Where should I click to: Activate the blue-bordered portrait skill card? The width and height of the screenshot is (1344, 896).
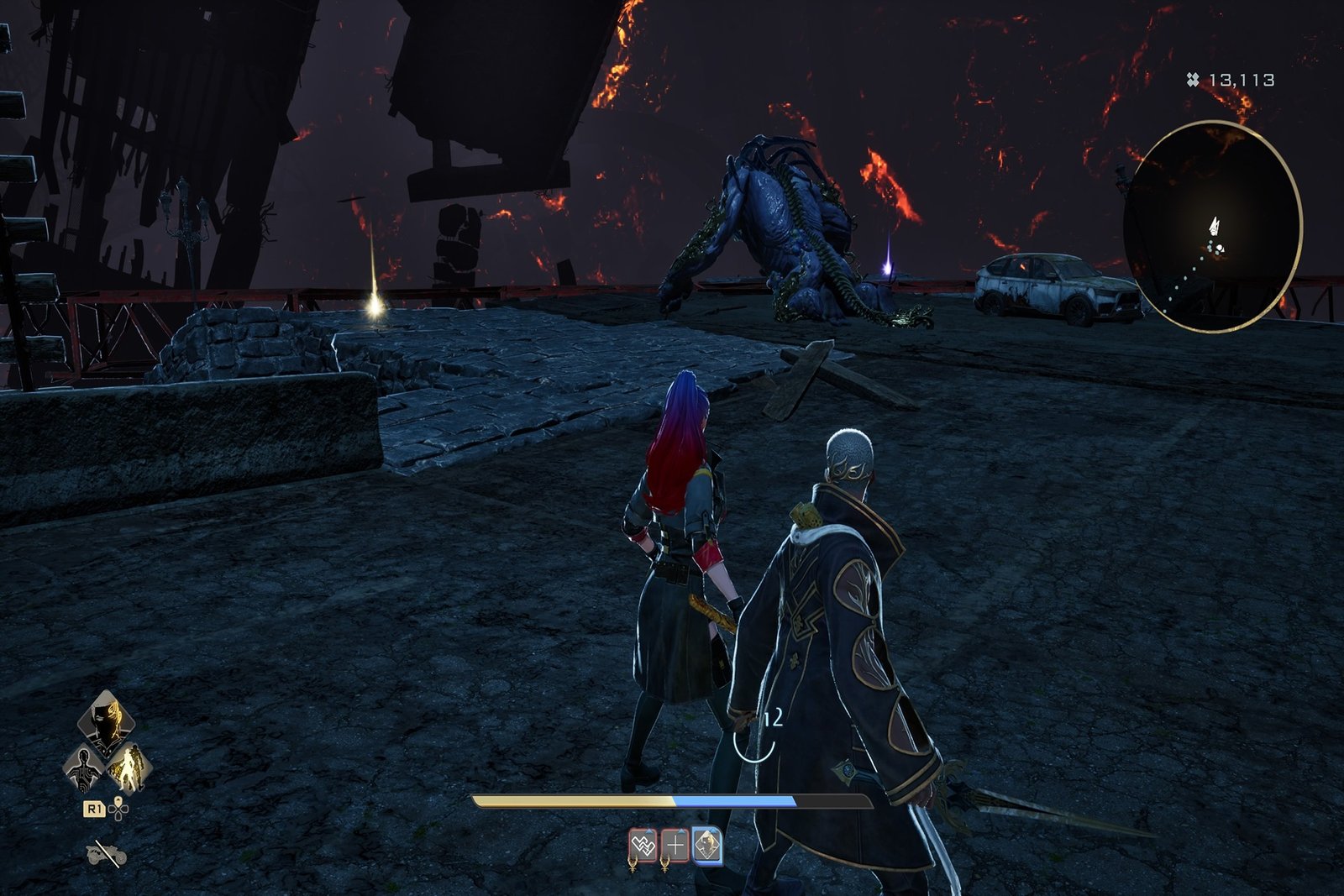707,846
